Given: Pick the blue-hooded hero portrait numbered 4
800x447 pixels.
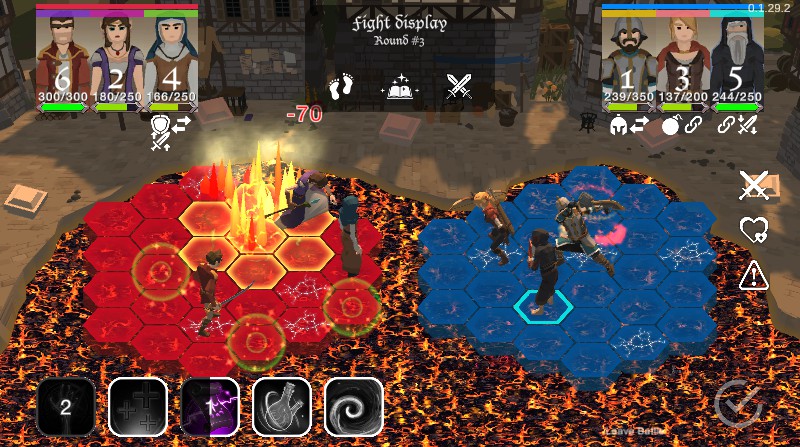Looking at the screenshot, I should click(171, 60).
